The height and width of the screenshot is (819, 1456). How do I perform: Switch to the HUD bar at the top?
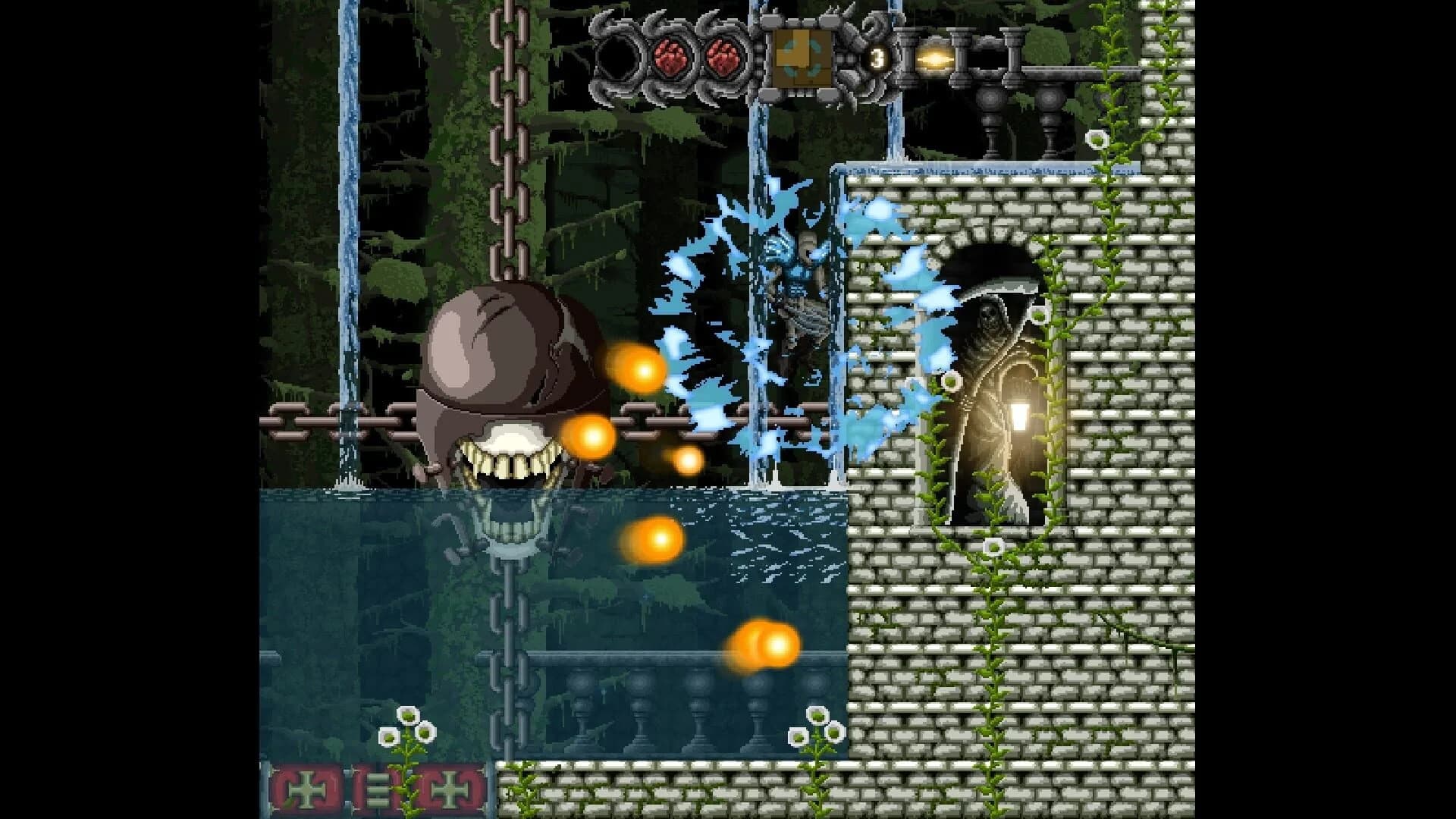pyautogui.click(x=758, y=57)
